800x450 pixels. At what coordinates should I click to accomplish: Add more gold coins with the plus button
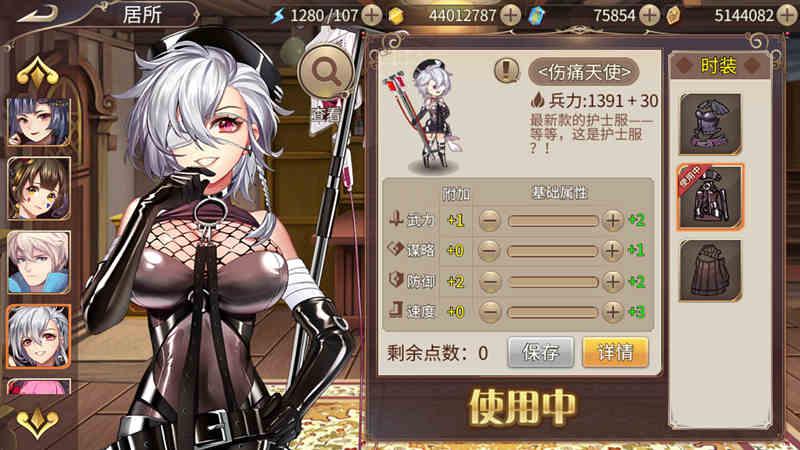[x=510, y=15]
